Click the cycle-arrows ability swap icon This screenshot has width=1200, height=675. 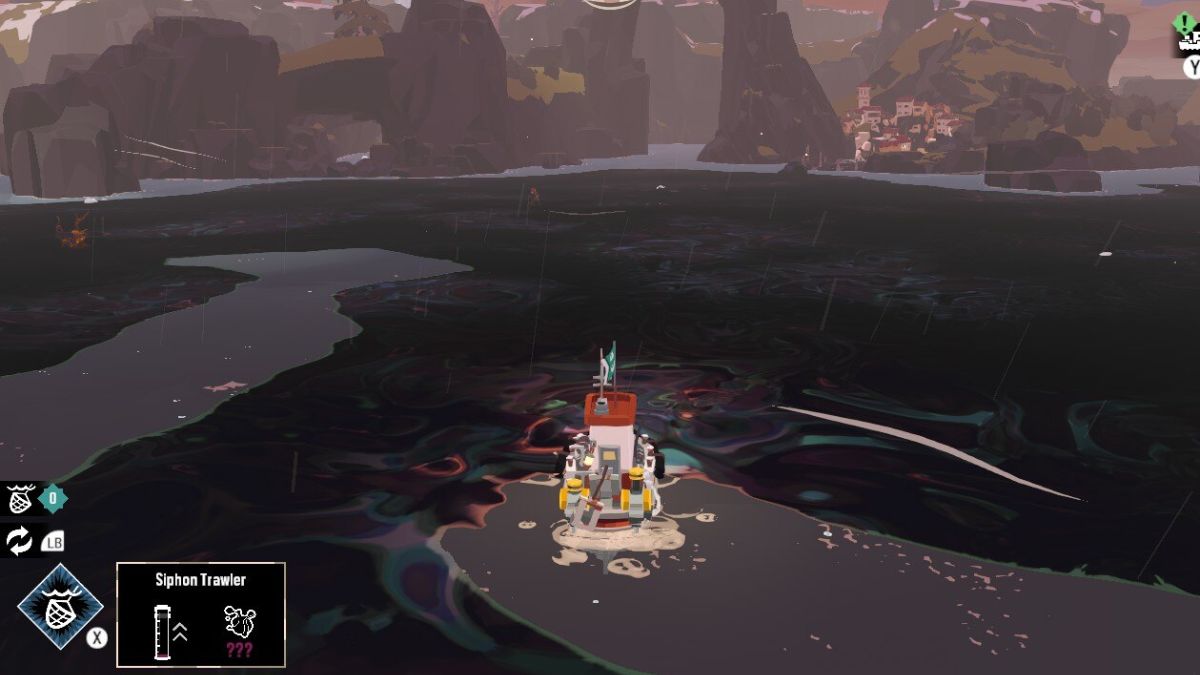point(19,541)
